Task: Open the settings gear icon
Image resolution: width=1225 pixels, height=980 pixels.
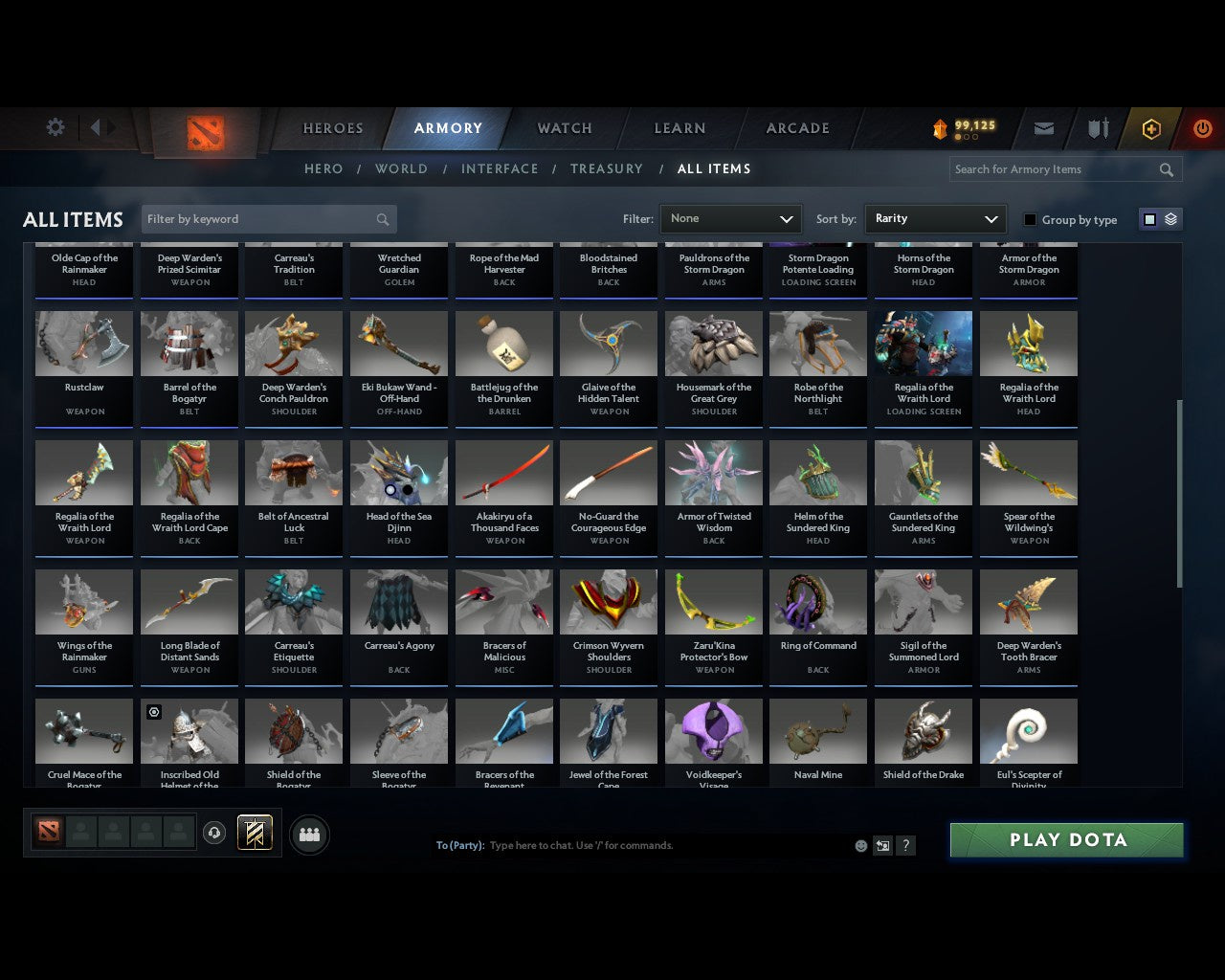Action: point(56,126)
